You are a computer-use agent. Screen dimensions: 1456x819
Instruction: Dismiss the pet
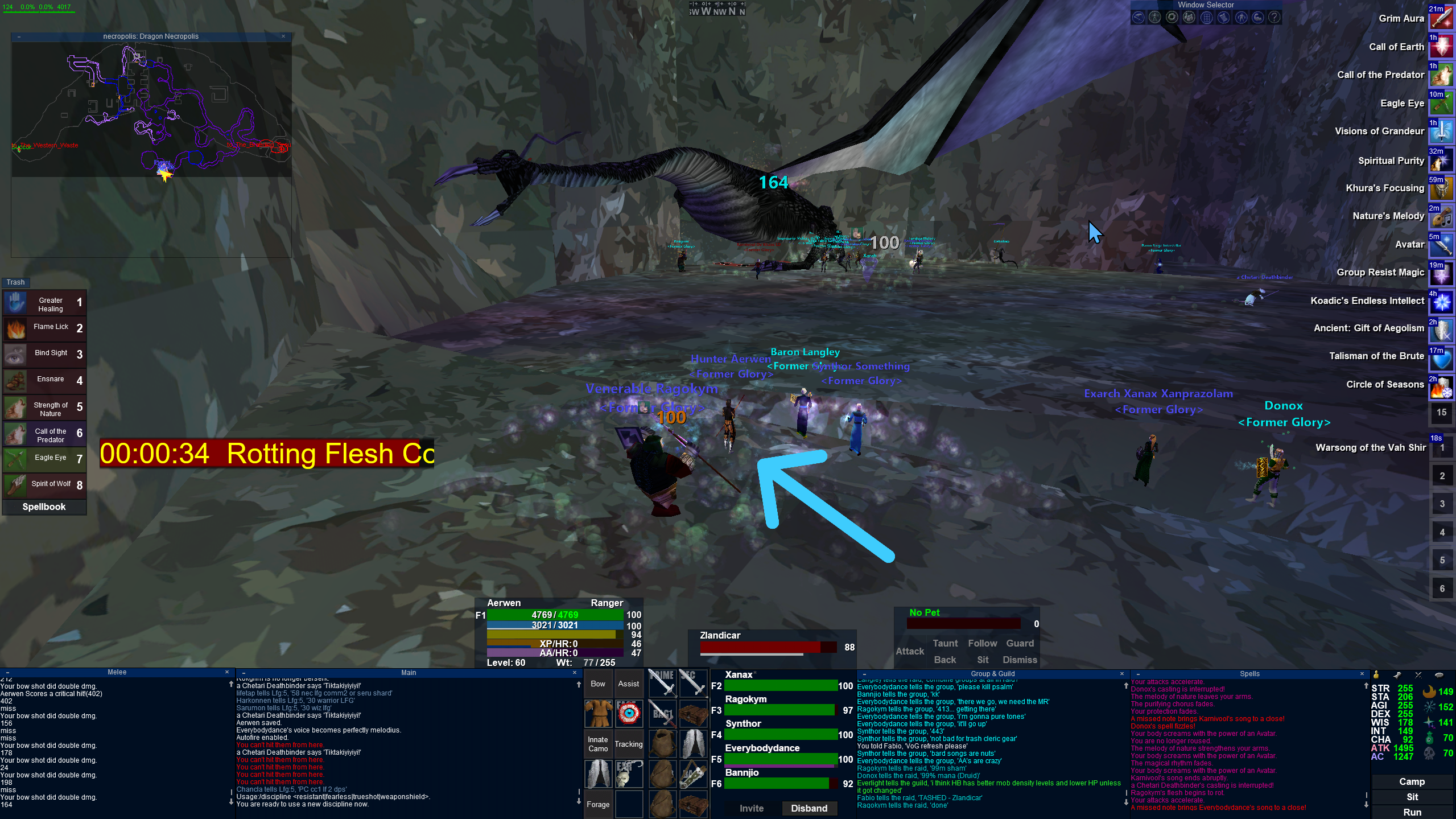pyautogui.click(x=1019, y=660)
